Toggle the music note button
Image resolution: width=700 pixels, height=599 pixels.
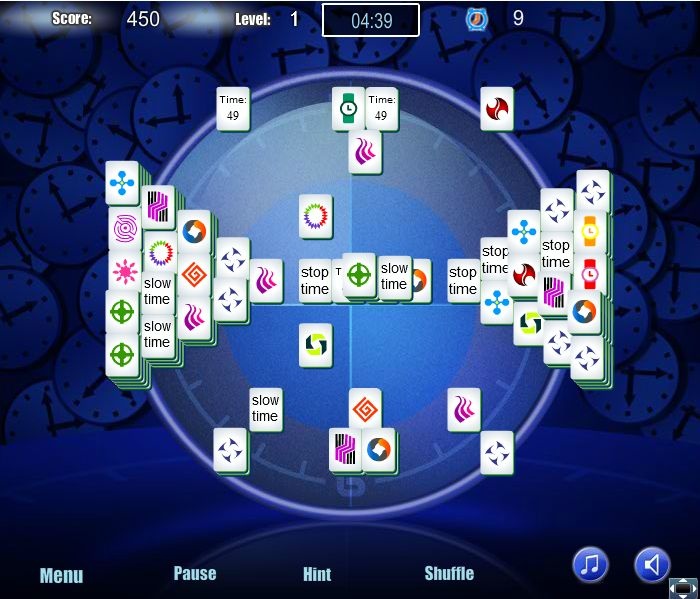tap(590, 565)
